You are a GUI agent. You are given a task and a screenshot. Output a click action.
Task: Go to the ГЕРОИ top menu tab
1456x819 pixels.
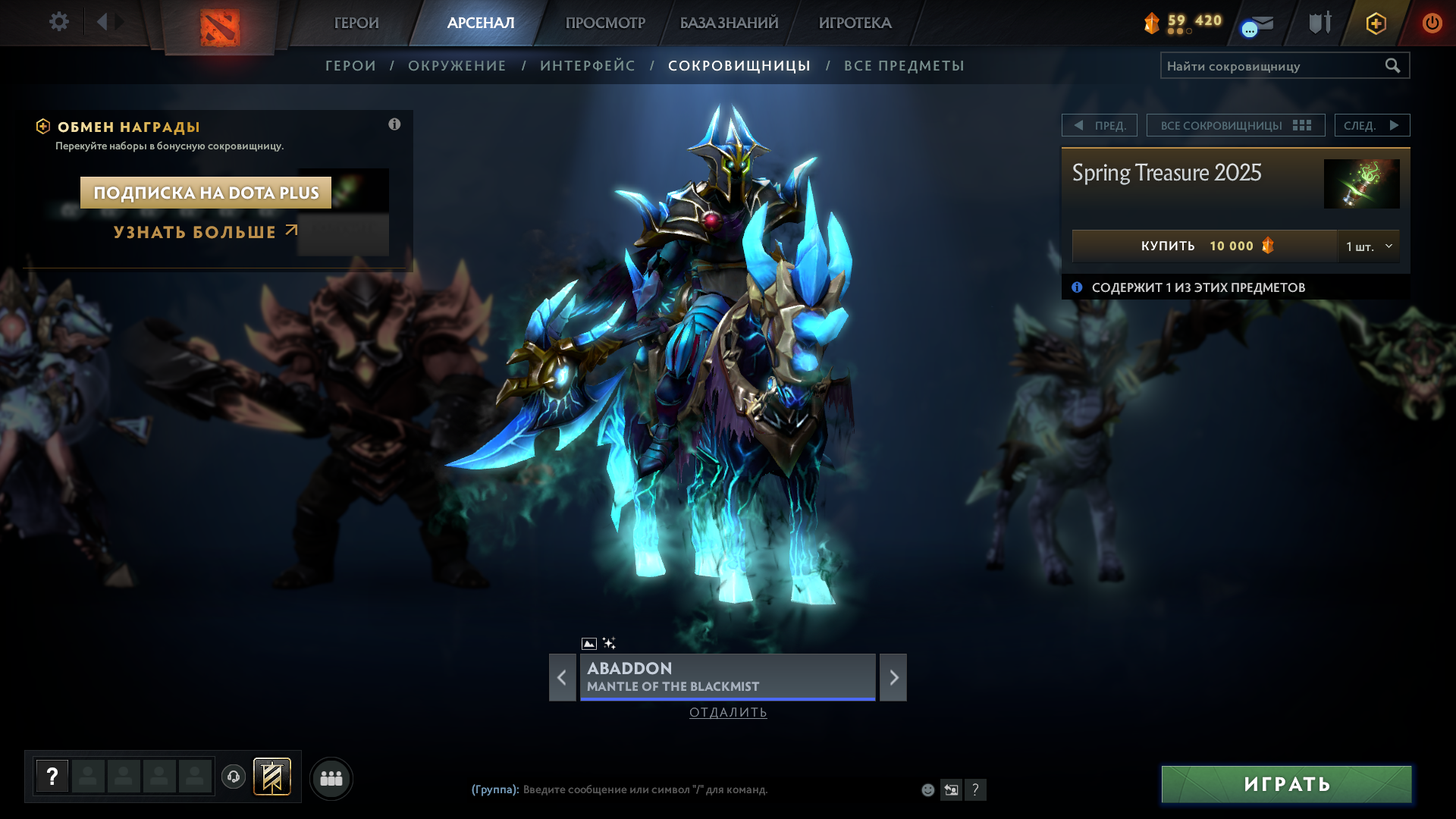pyautogui.click(x=356, y=23)
